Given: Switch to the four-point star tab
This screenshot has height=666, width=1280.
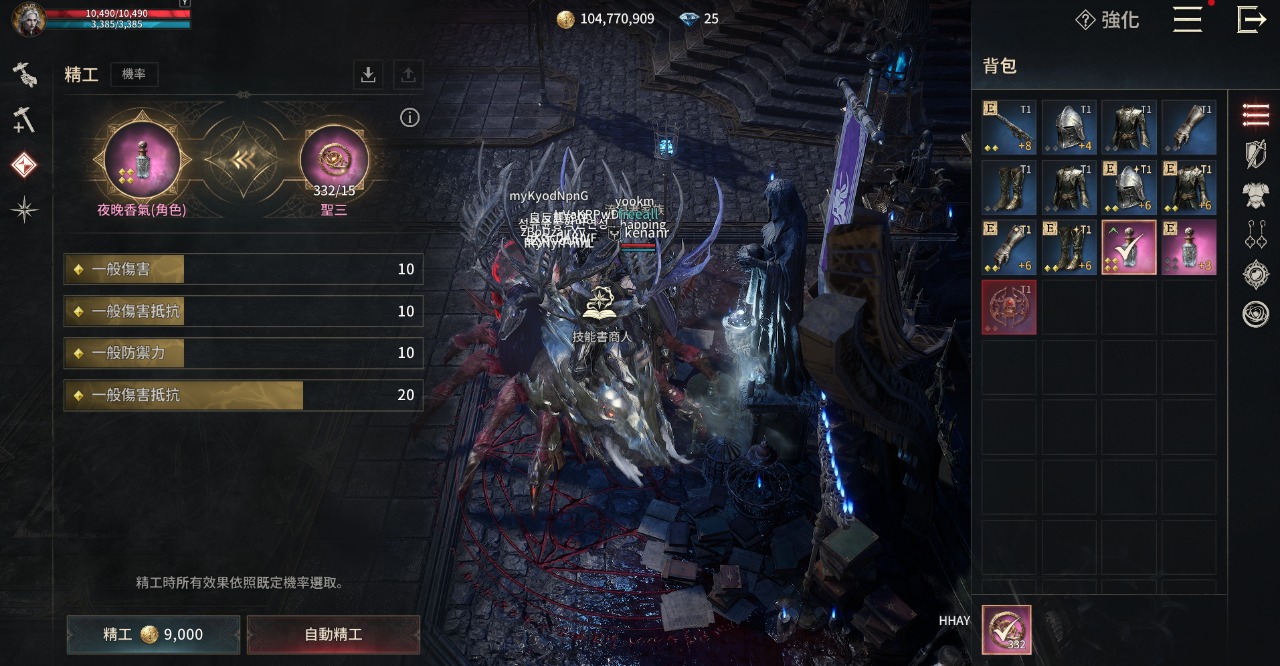Looking at the screenshot, I should 24,208.
